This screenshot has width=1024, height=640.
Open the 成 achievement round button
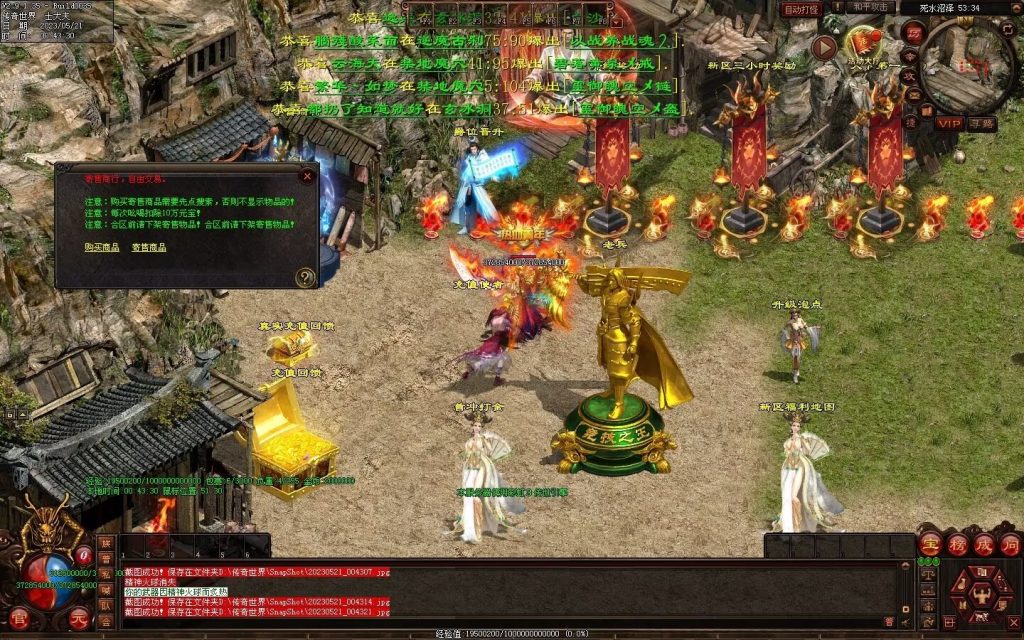tap(983, 544)
